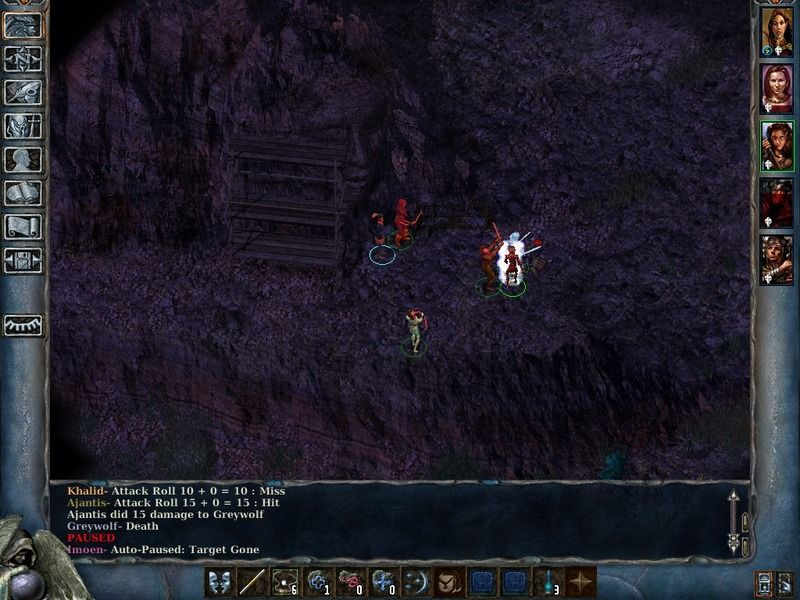Select the helmeted warrior portrait
This screenshot has width=800, height=600.
pyautogui.click(x=776, y=260)
